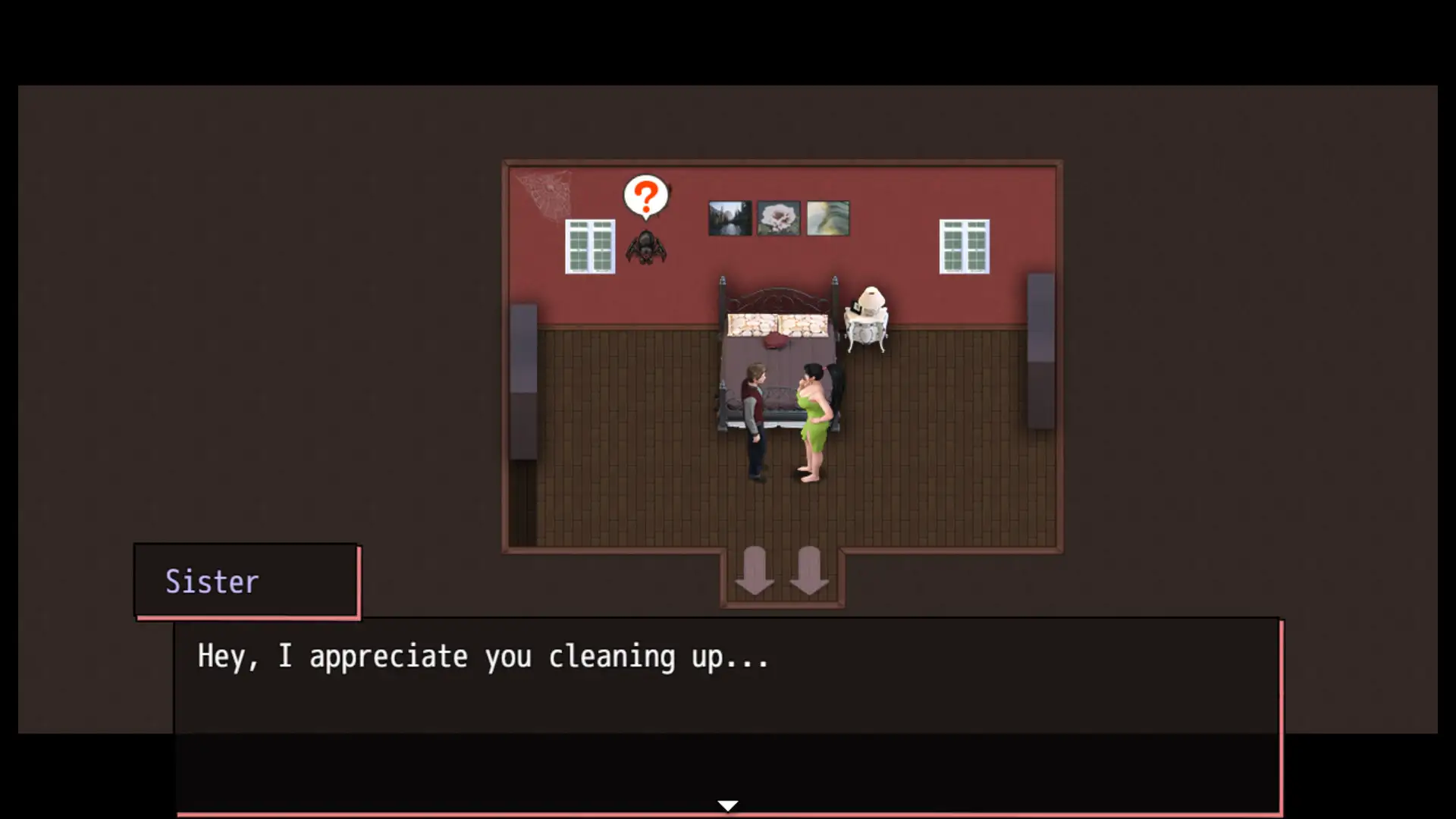Click the right window on the wall
This screenshot has width=1456, height=819.
(x=965, y=246)
